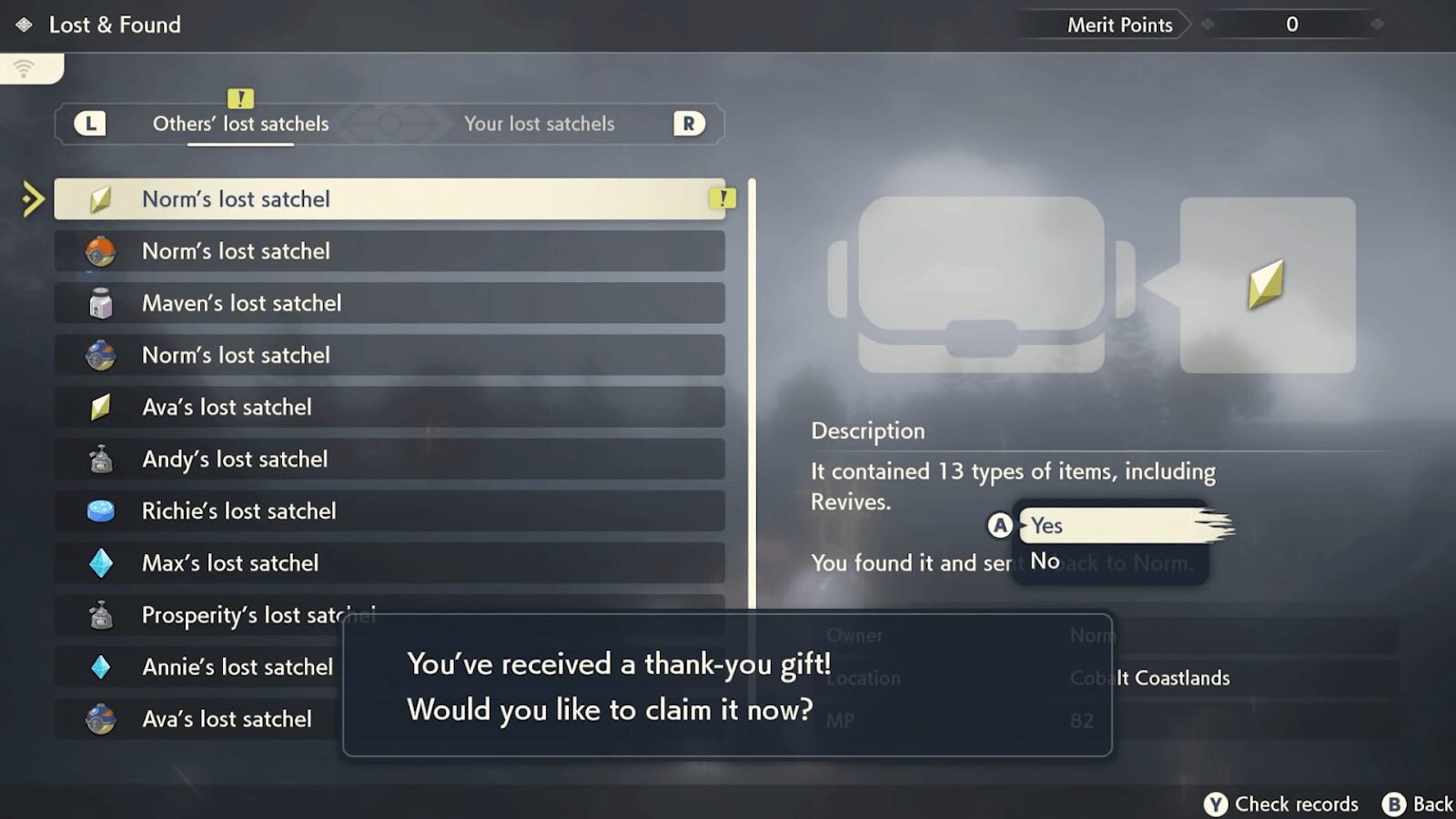This screenshot has height=819, width=1456.
Task: Switch to the Your lost satchels tab
Action: click(540, 124)
